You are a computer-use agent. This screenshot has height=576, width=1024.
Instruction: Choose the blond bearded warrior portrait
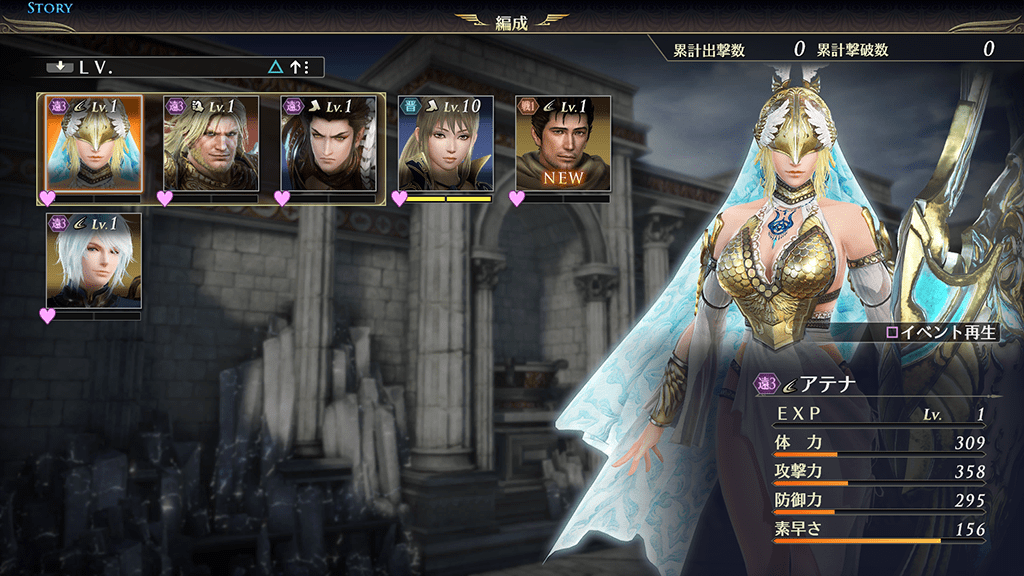(211, 144)
